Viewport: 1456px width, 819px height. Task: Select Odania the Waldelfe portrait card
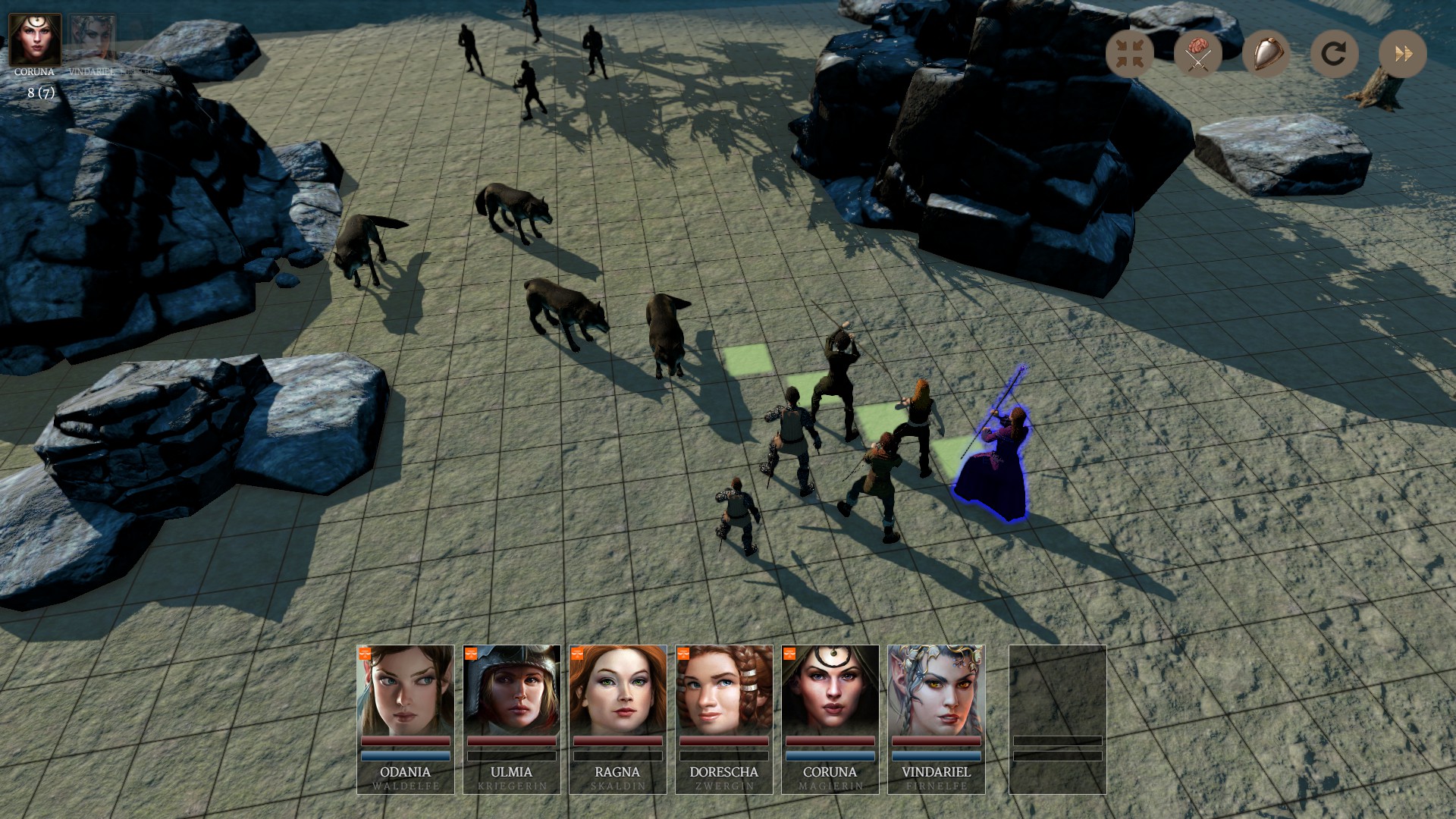406,718
